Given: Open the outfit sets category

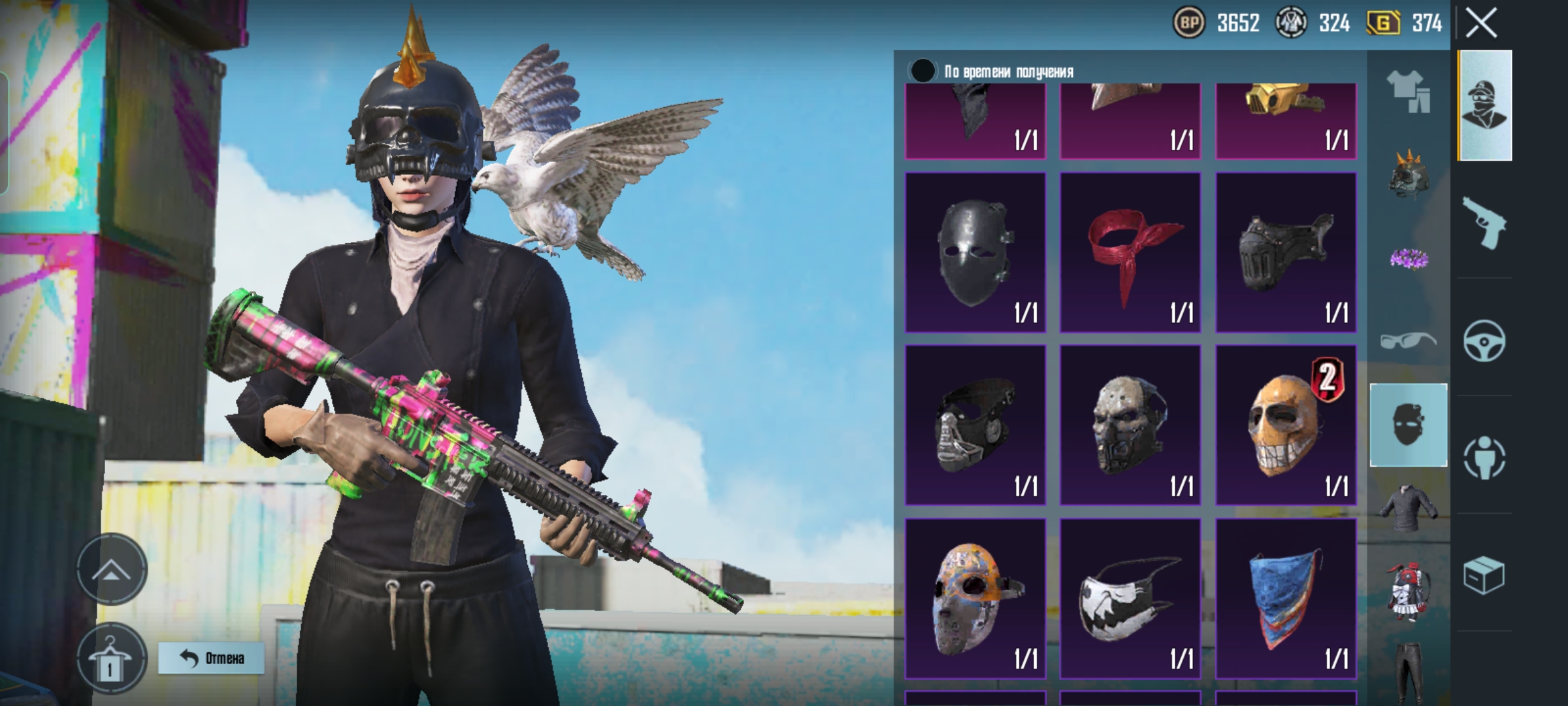Looking at the screenshot, I should click(x=1408, y=92).
